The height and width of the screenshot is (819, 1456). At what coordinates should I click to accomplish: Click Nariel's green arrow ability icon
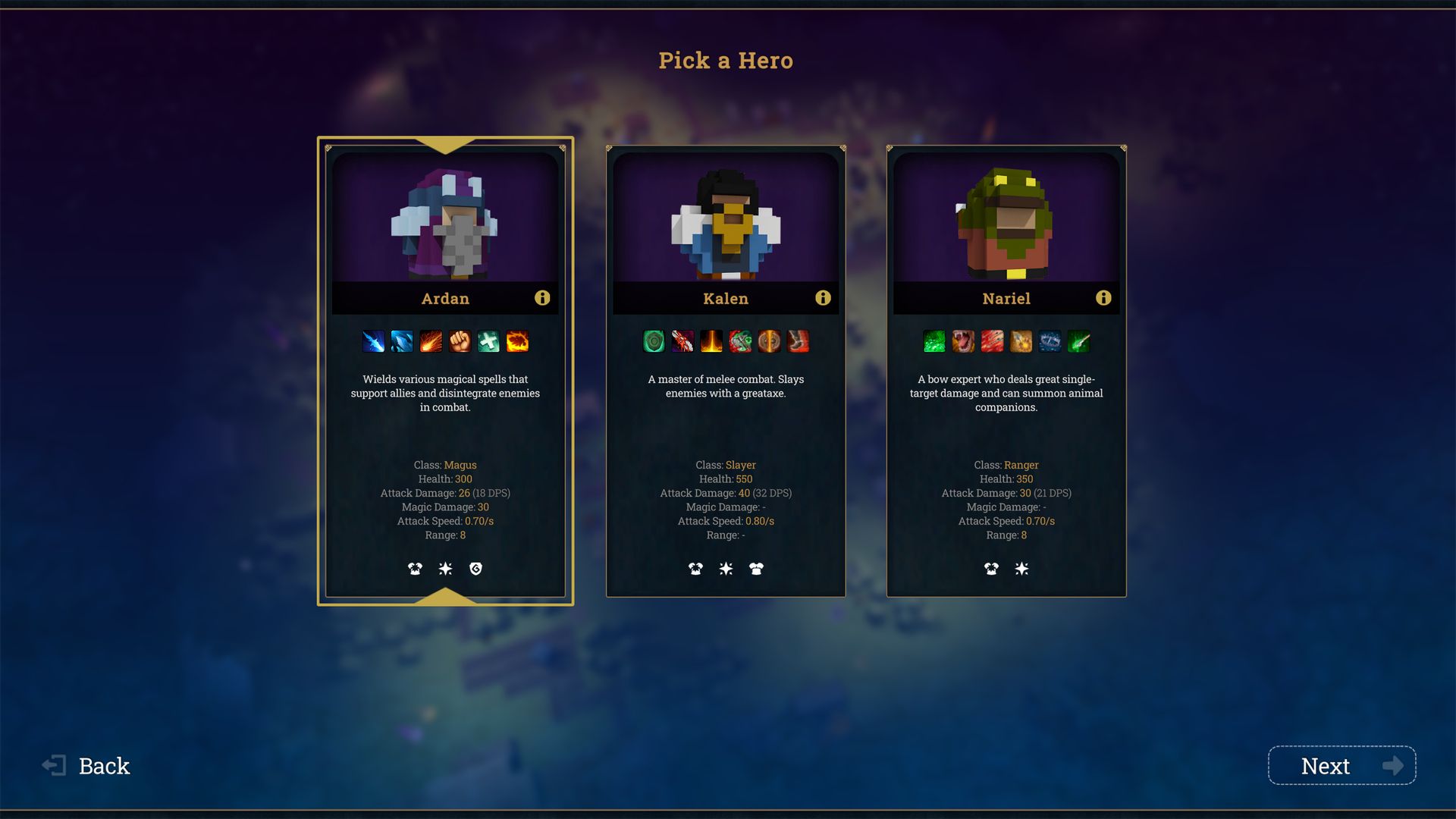[x=1078, y=342]
